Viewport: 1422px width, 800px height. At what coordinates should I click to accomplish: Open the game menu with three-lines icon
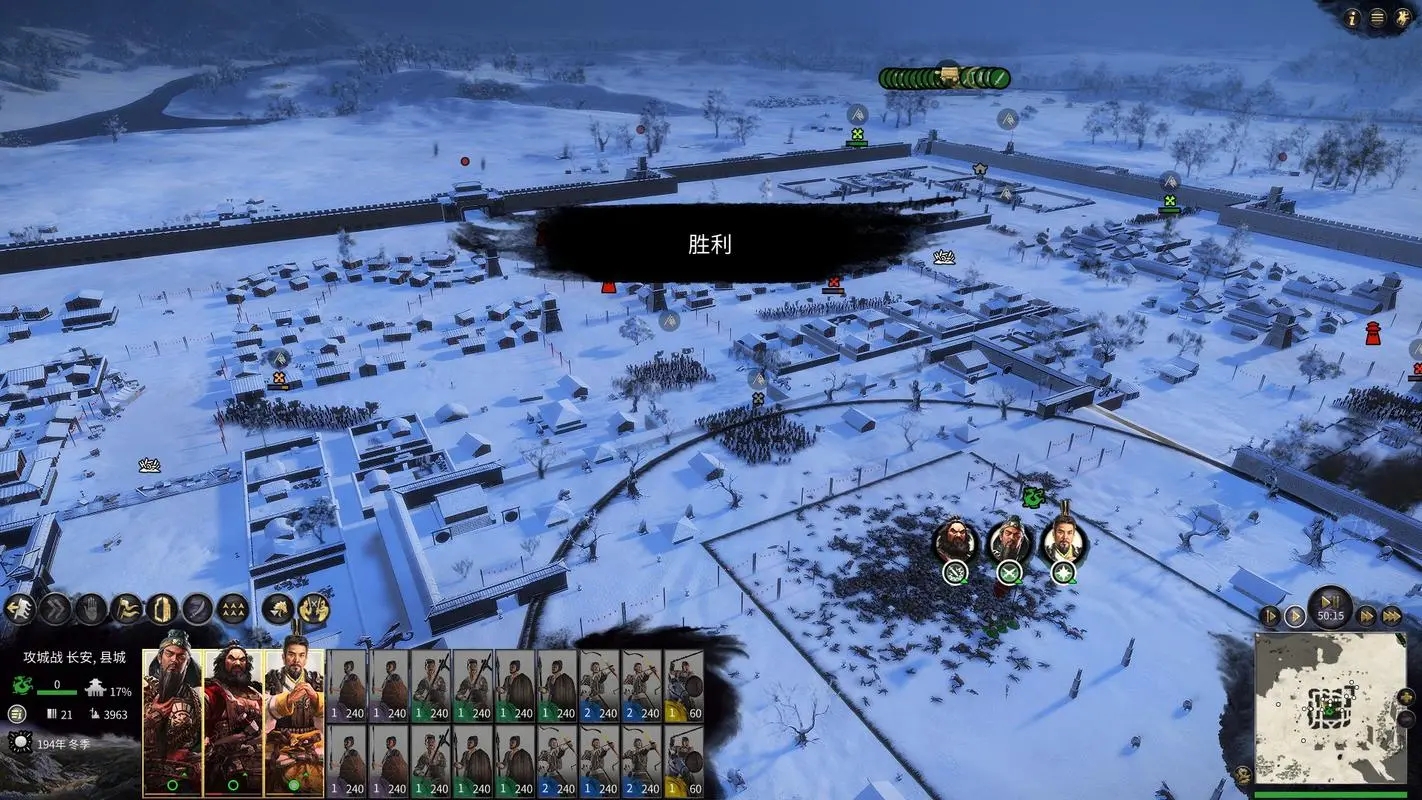(x=1378, y=17)
